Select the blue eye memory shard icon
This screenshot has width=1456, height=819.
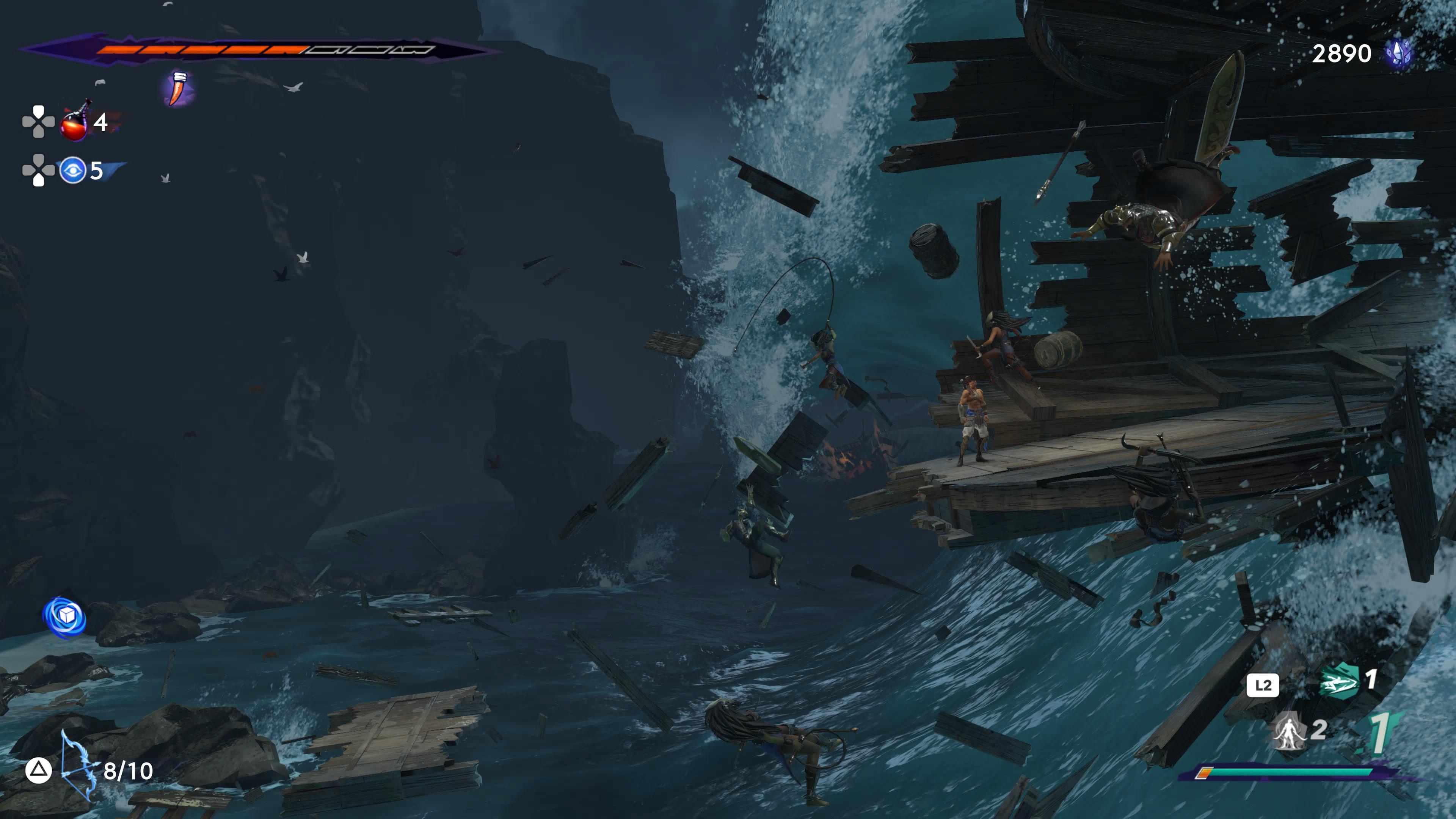point(73,170)
